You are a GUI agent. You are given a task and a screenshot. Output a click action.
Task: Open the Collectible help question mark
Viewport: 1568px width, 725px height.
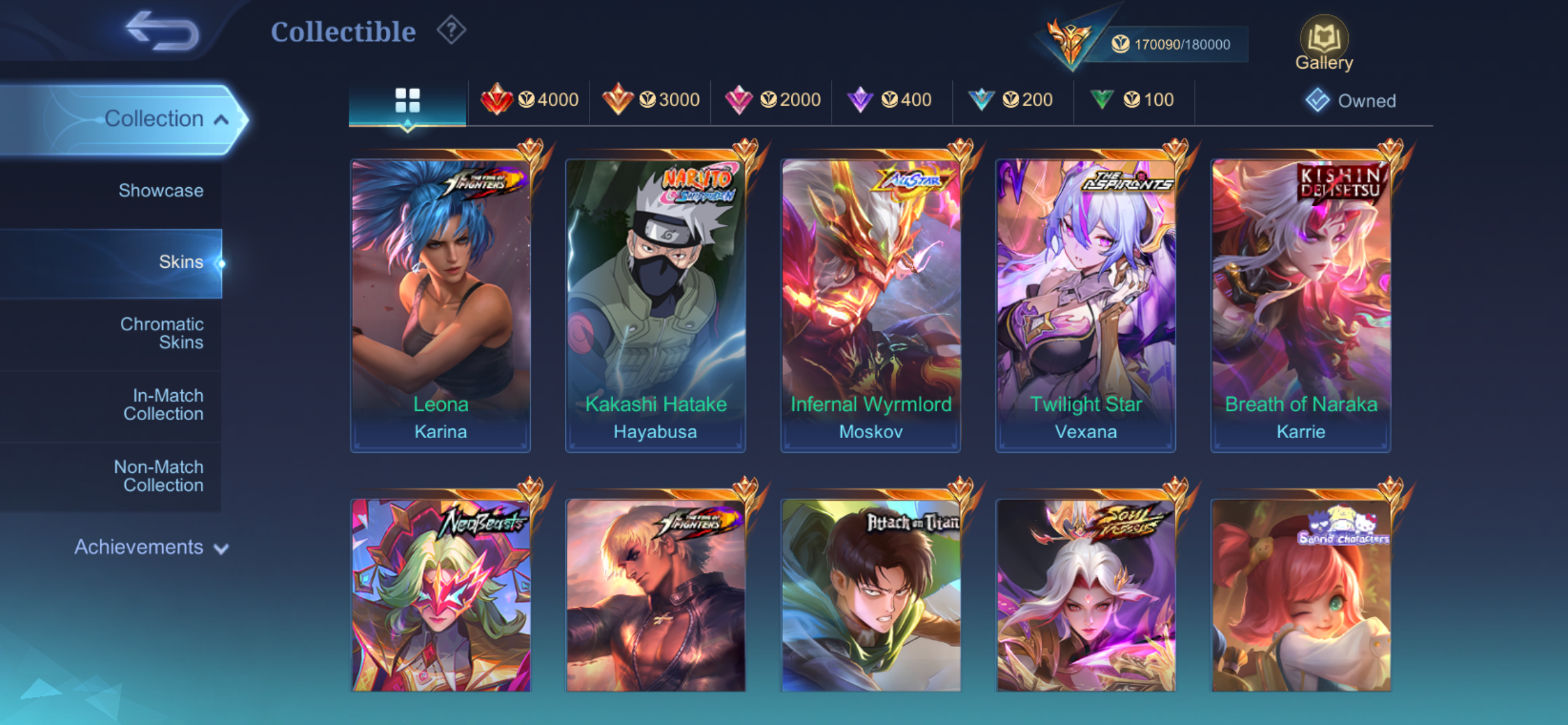(451, 30)
